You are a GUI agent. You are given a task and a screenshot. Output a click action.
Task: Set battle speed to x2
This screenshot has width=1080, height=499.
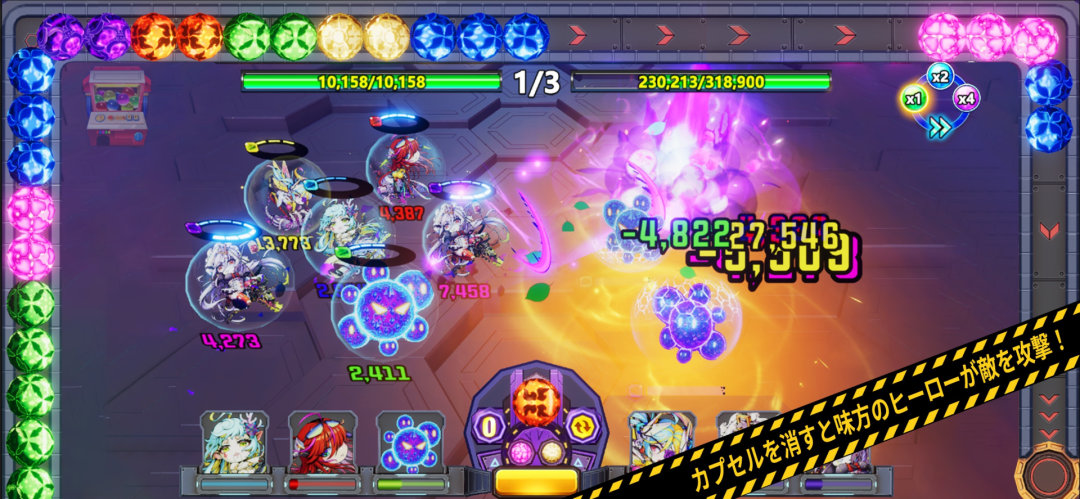(939, 76)
